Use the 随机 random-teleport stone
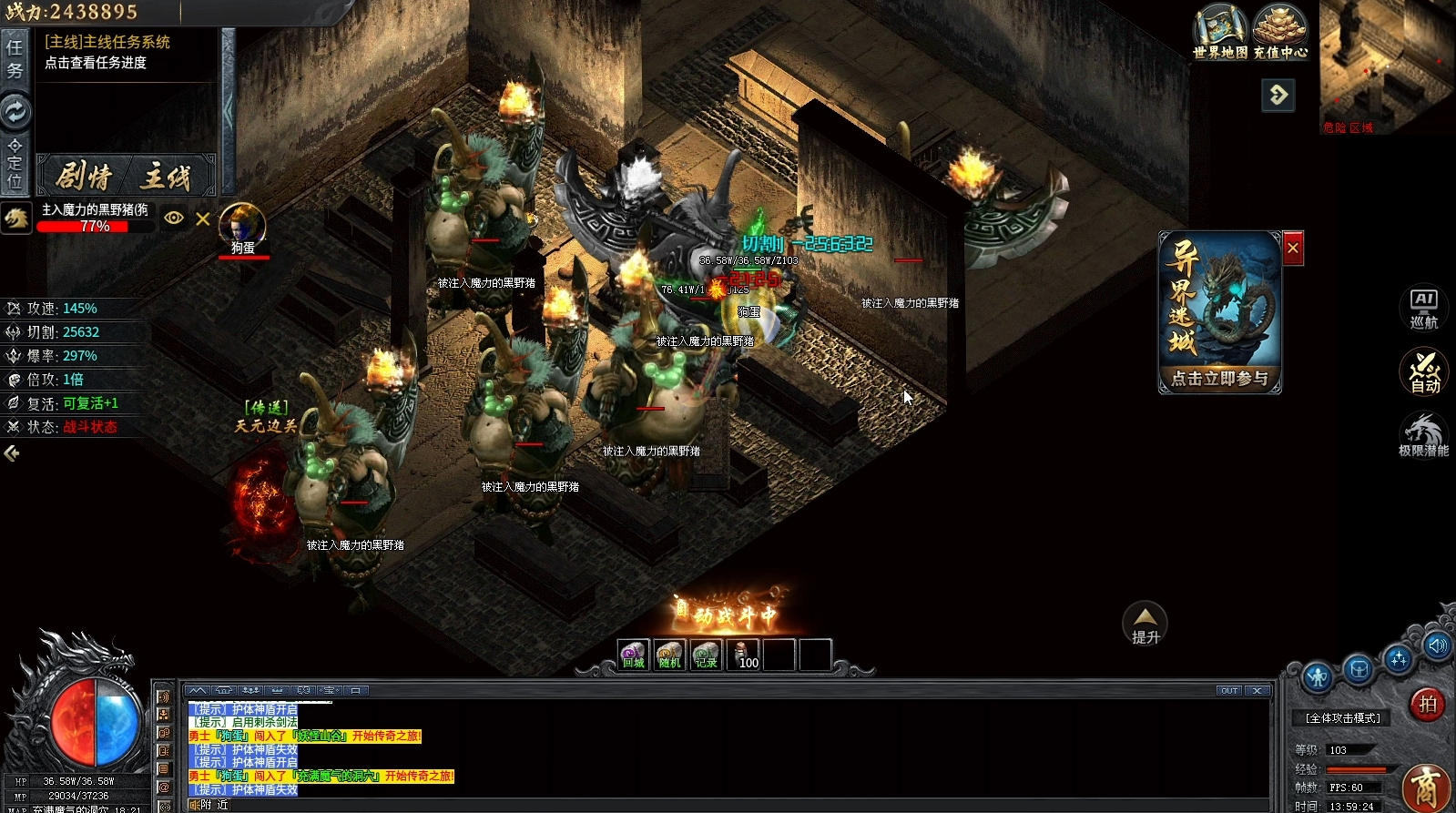This screenshot has height=813, width=1456. click(x=669, y=655)
